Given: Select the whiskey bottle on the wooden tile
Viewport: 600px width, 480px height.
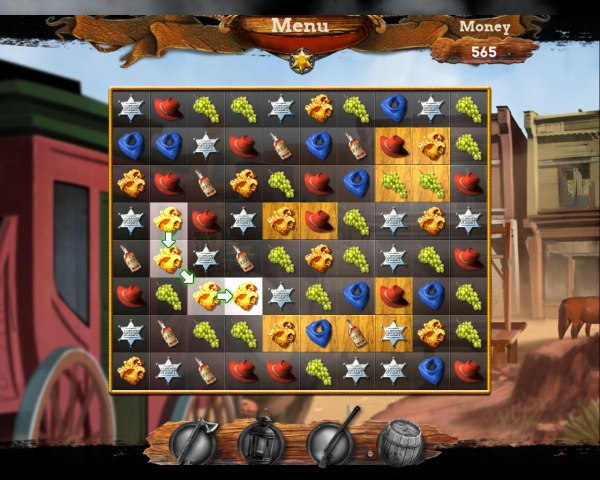Looking at the screenshot, I should point(356,333).
